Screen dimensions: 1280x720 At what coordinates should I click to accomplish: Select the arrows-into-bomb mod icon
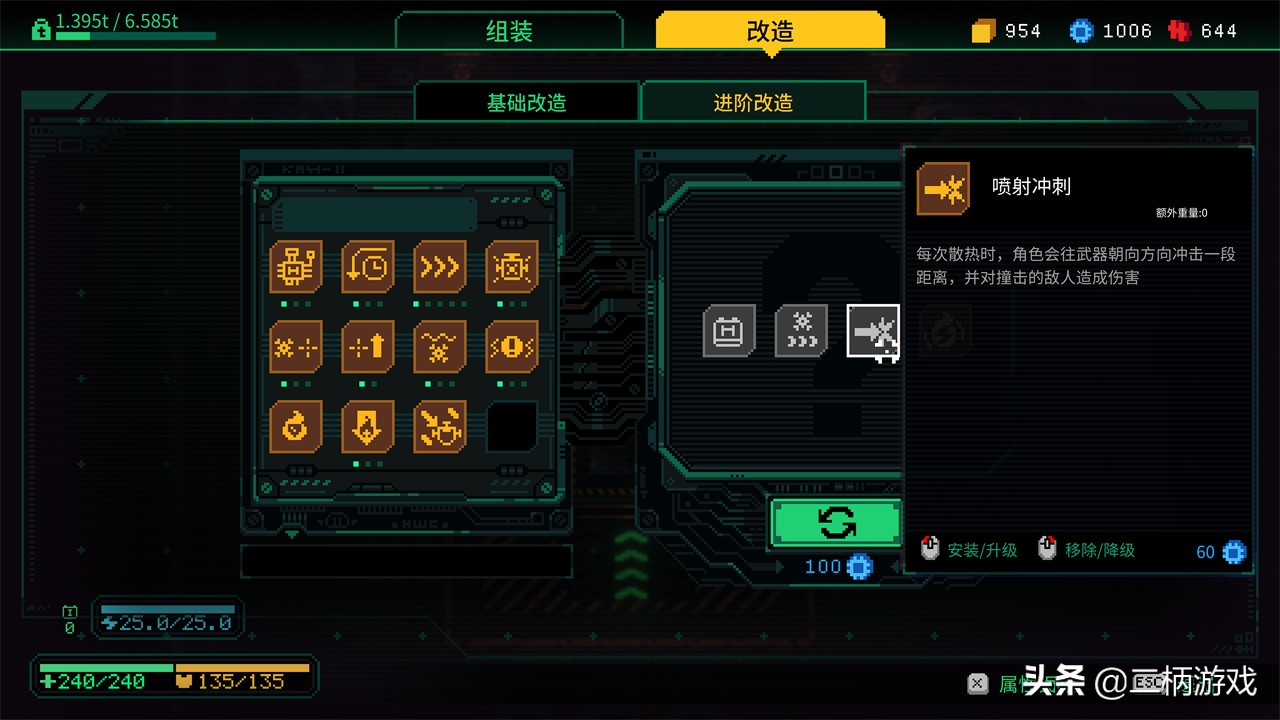(x=440, y=426)
